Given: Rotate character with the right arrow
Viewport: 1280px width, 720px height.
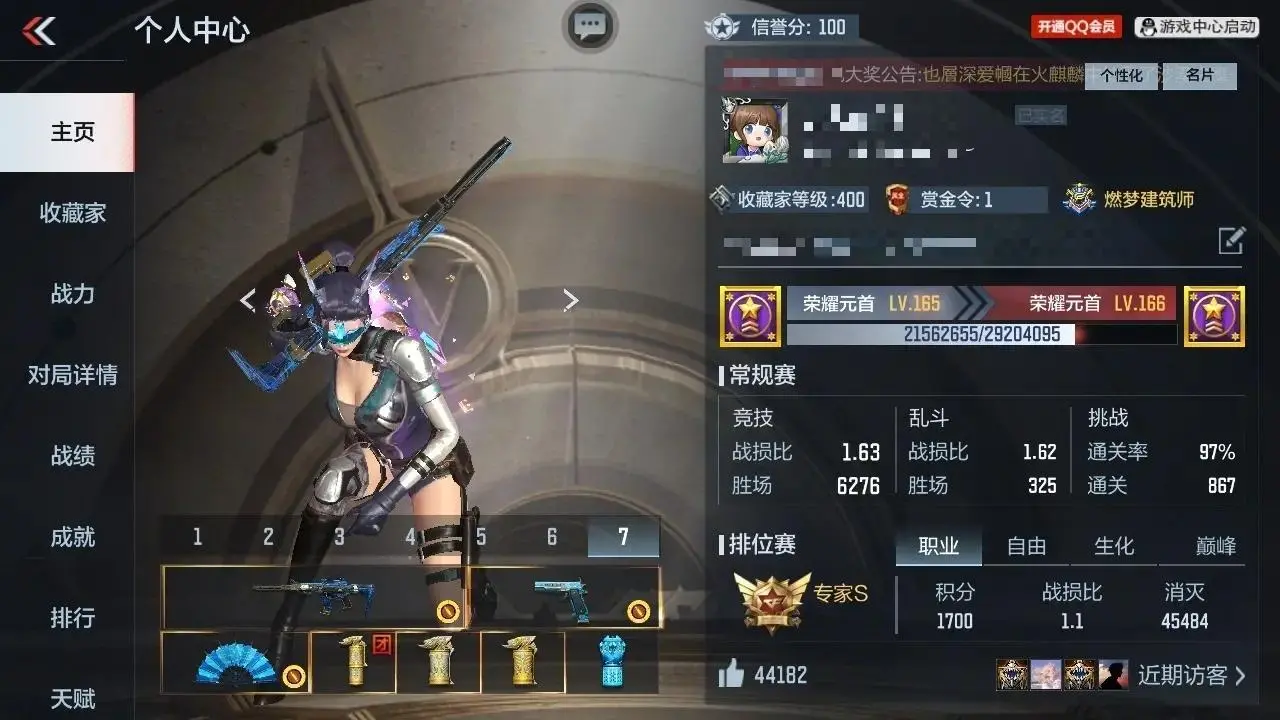Looking at the screenshot, I should click(570, 300).
